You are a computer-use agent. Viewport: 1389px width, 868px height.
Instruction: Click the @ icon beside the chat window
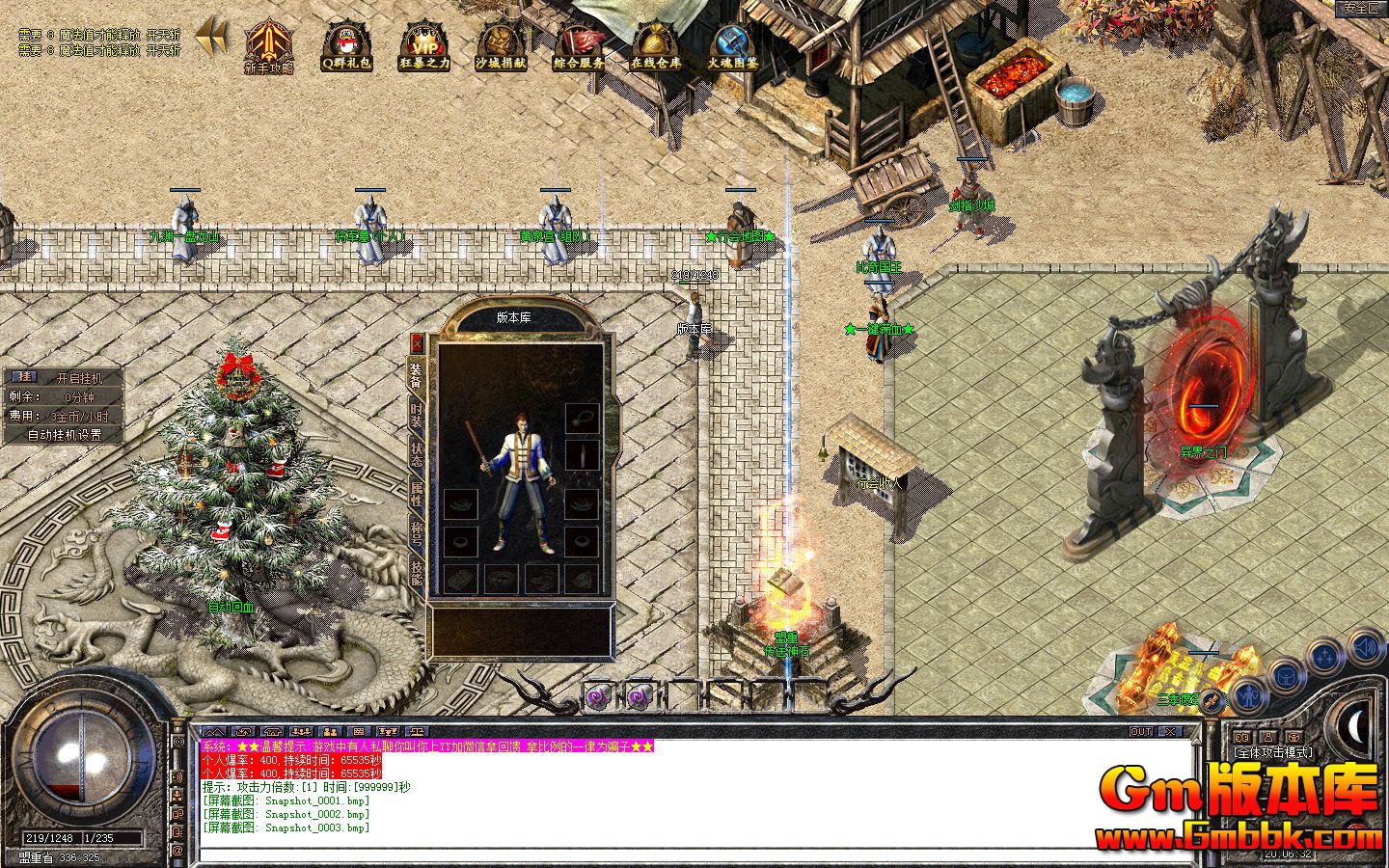pos(177,849)
